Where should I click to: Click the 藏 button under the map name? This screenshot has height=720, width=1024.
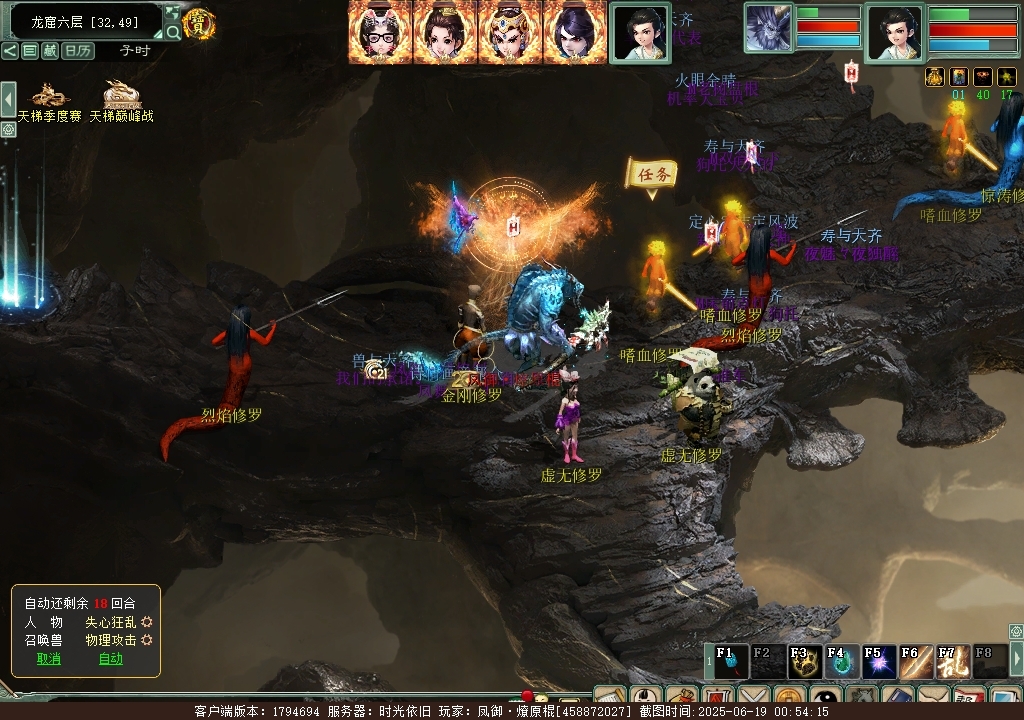coord(50,51)
